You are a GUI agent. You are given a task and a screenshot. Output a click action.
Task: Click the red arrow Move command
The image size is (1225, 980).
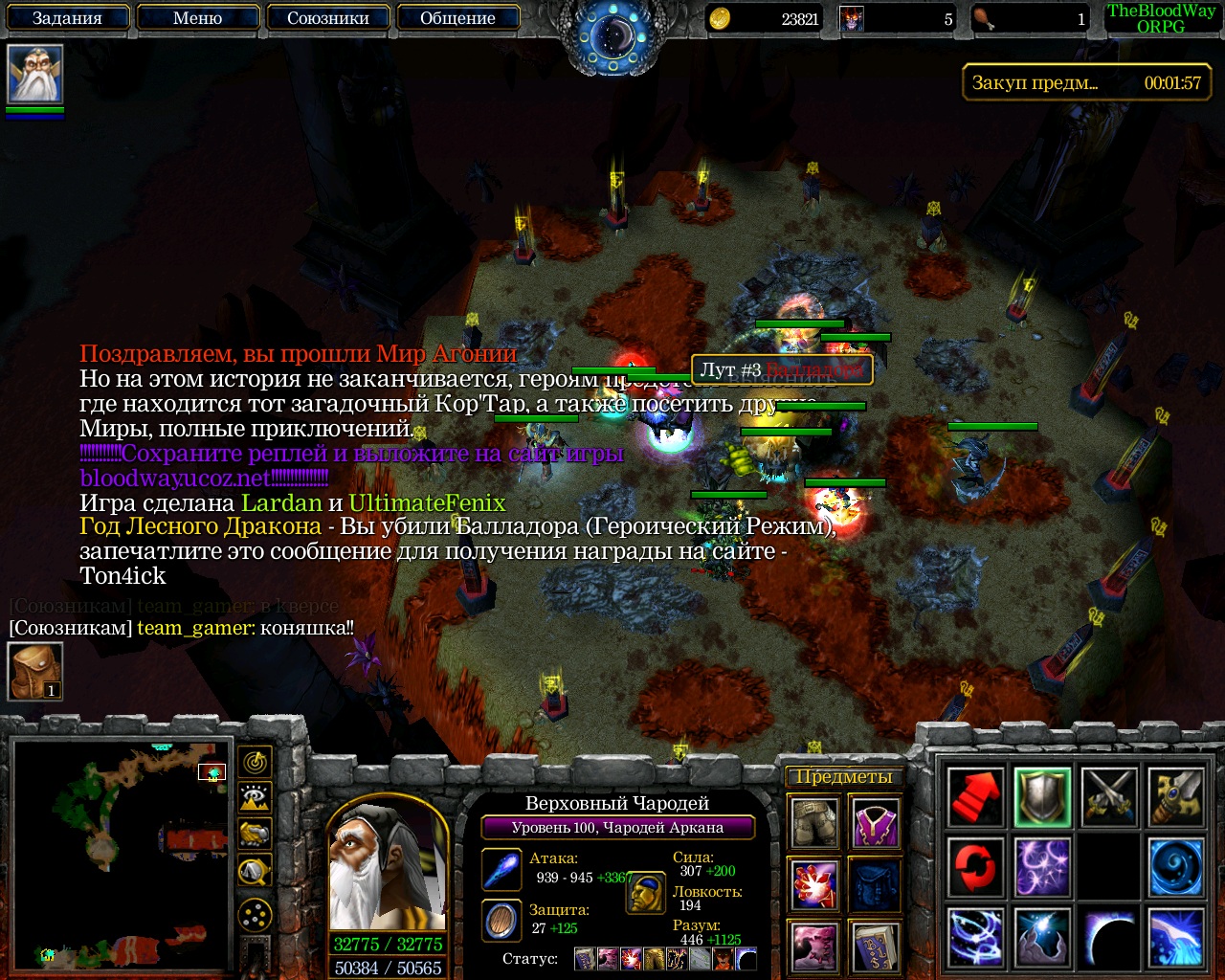click(x=975, y=797)
